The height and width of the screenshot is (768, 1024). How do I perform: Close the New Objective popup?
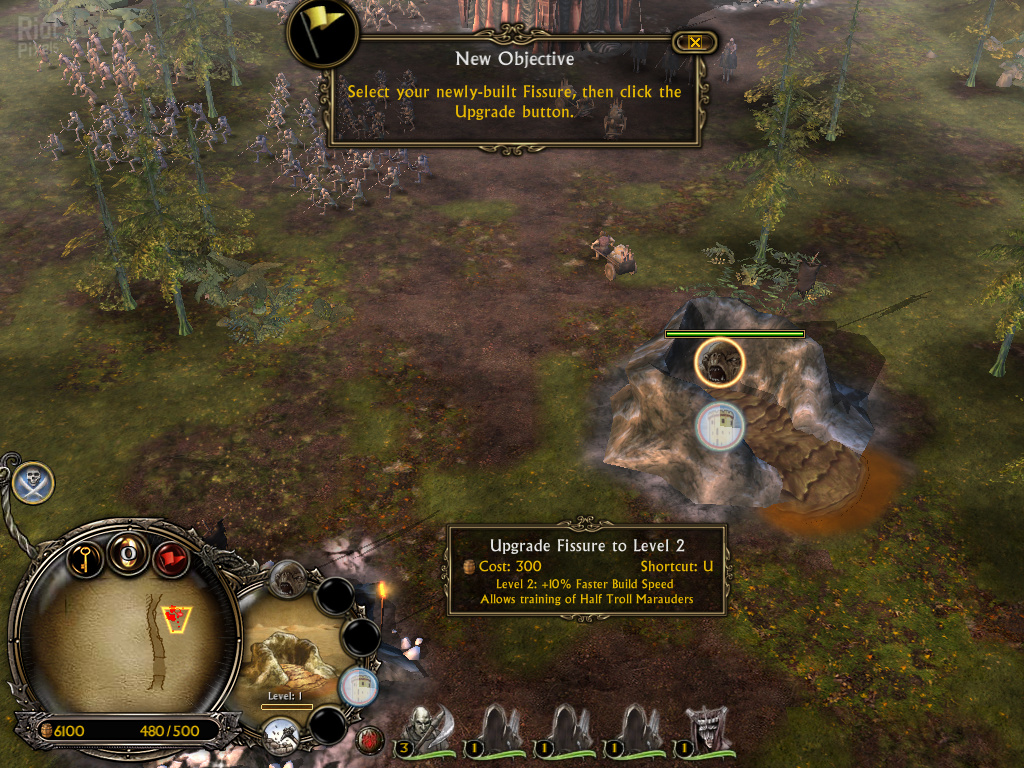click(694, 42)
